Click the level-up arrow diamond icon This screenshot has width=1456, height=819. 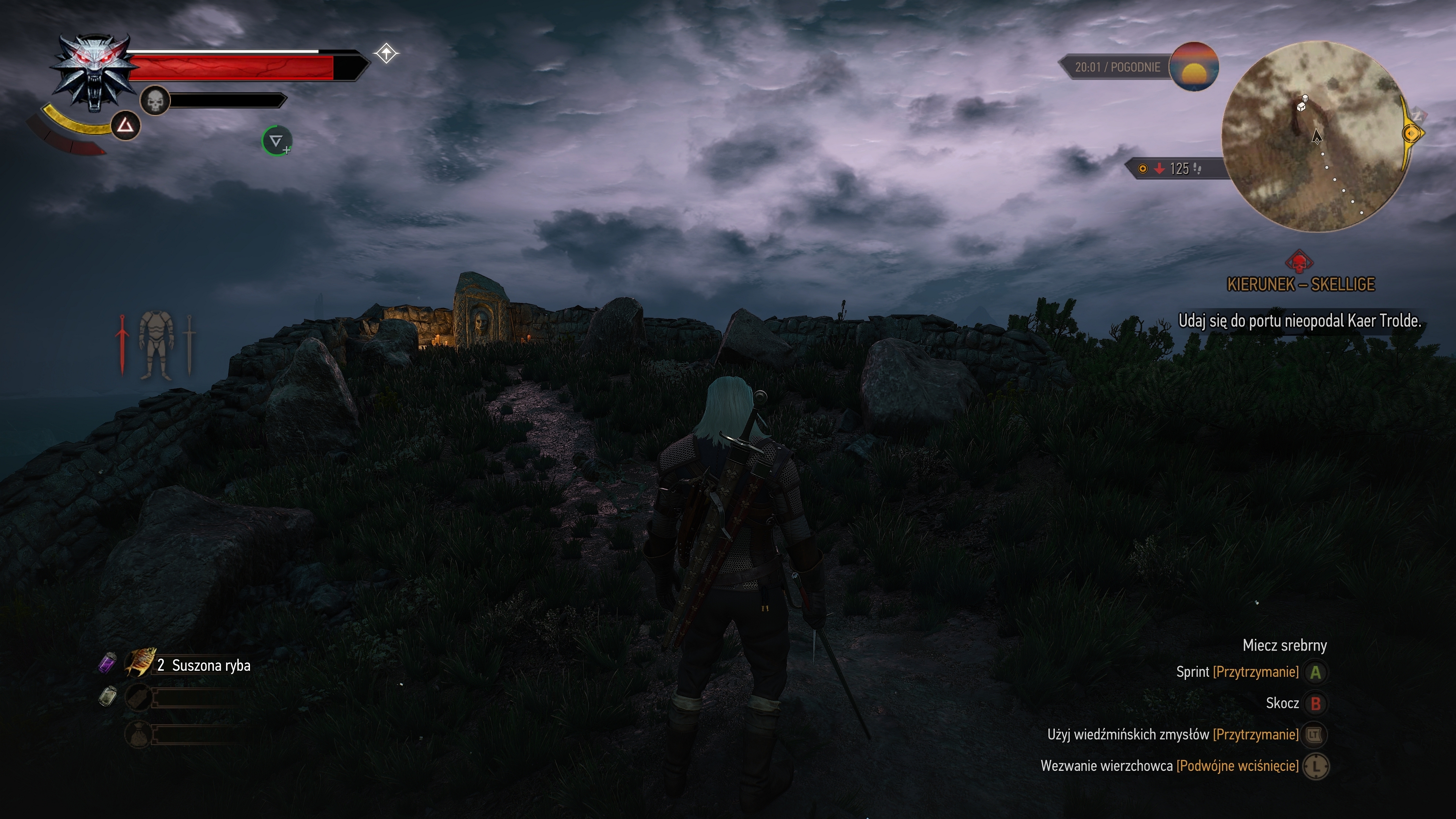pyautogui.click(x=386, y=54)
